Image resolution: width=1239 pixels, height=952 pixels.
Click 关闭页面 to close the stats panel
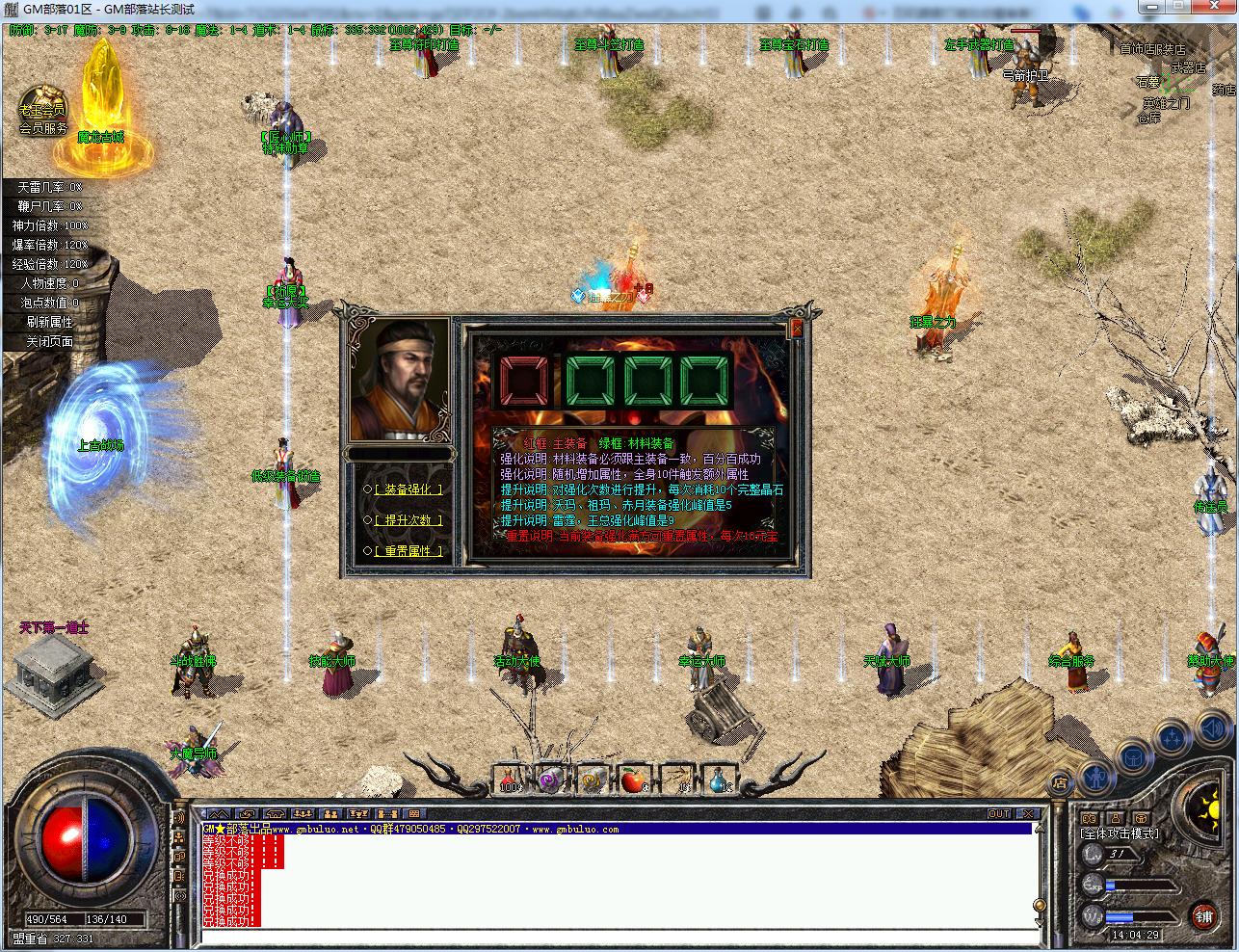pos(49,341)
